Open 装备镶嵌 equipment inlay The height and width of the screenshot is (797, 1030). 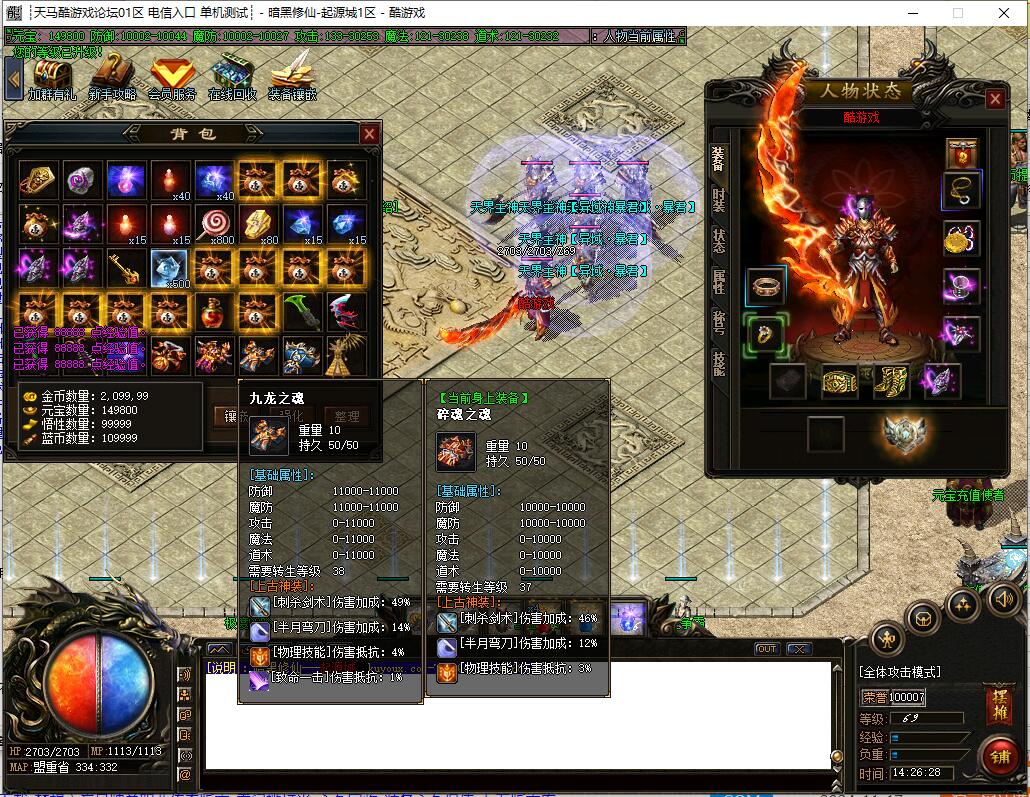point(292,77)
